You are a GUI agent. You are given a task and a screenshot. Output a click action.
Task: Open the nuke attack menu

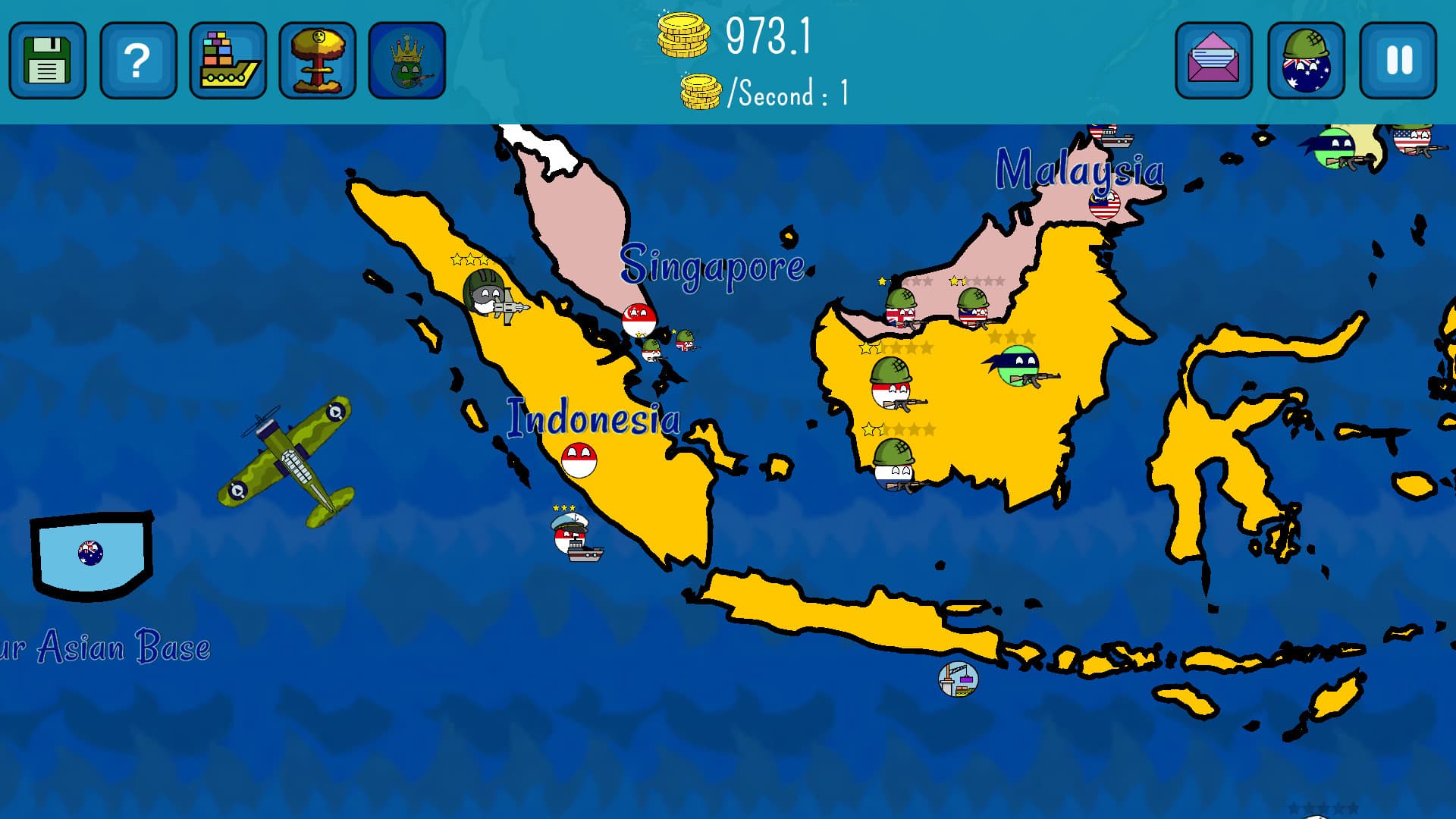[318, 61]
